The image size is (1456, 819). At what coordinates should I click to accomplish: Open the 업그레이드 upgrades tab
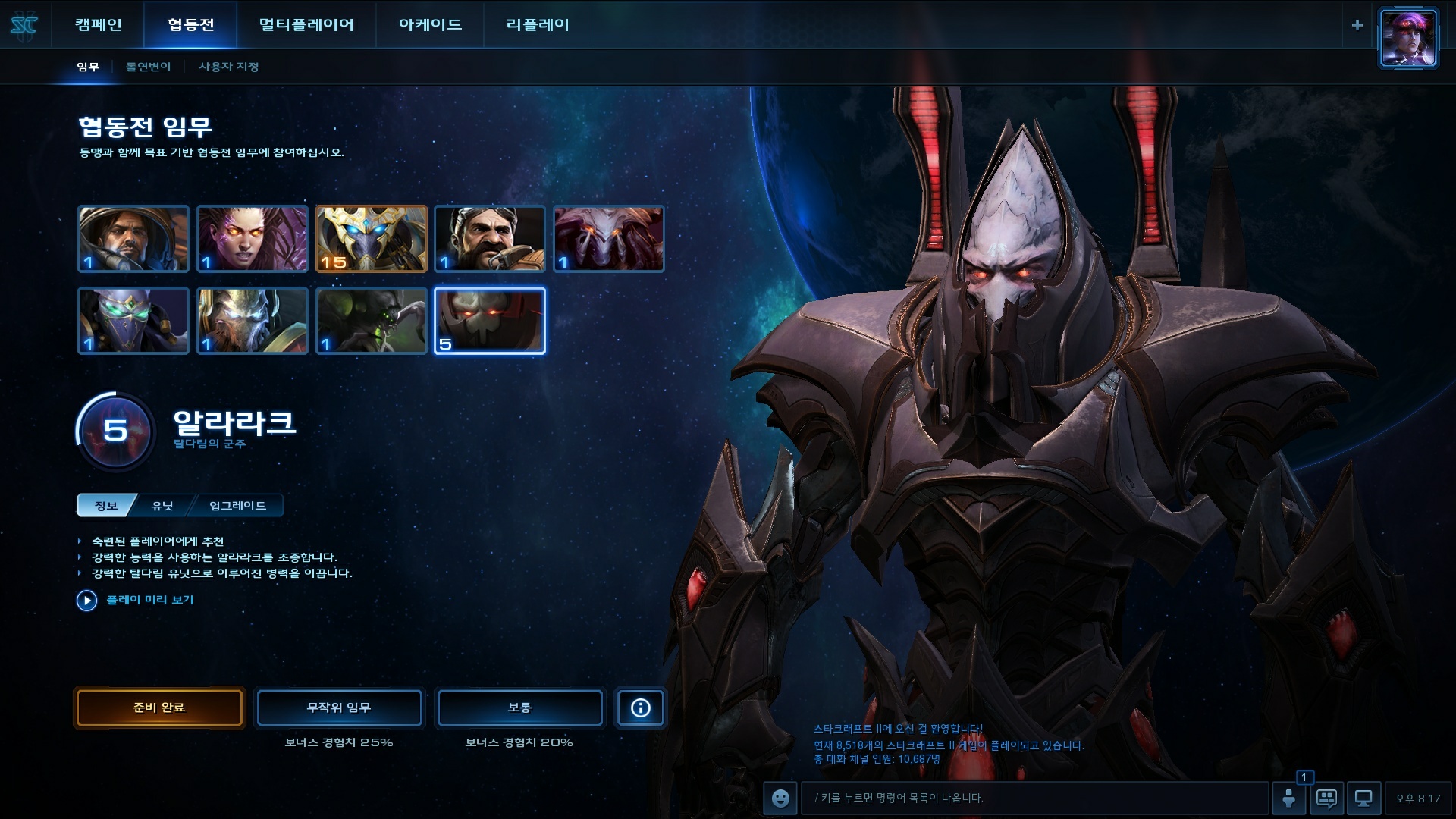237,506
